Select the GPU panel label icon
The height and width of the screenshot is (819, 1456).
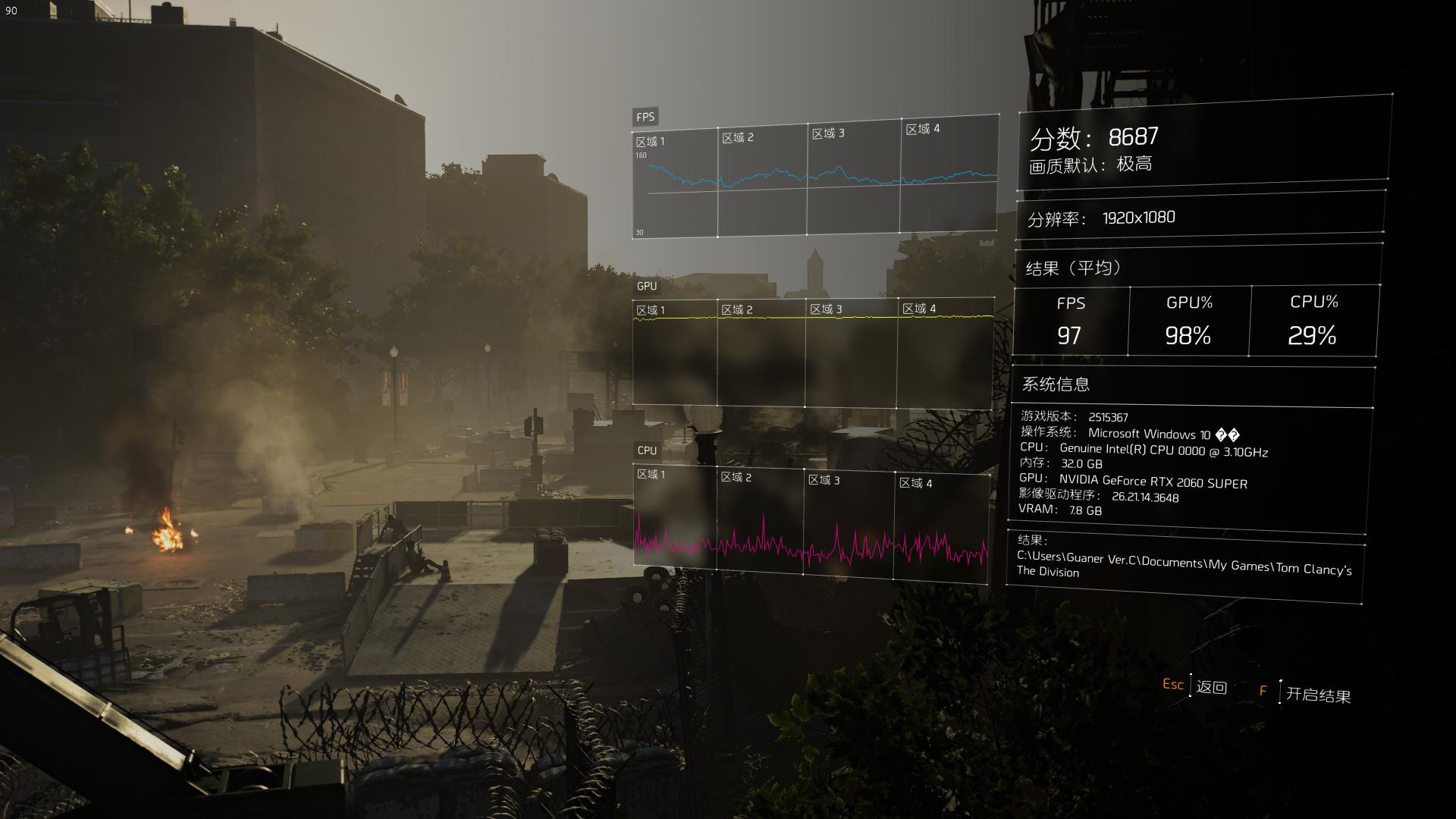tap(645, 287)
